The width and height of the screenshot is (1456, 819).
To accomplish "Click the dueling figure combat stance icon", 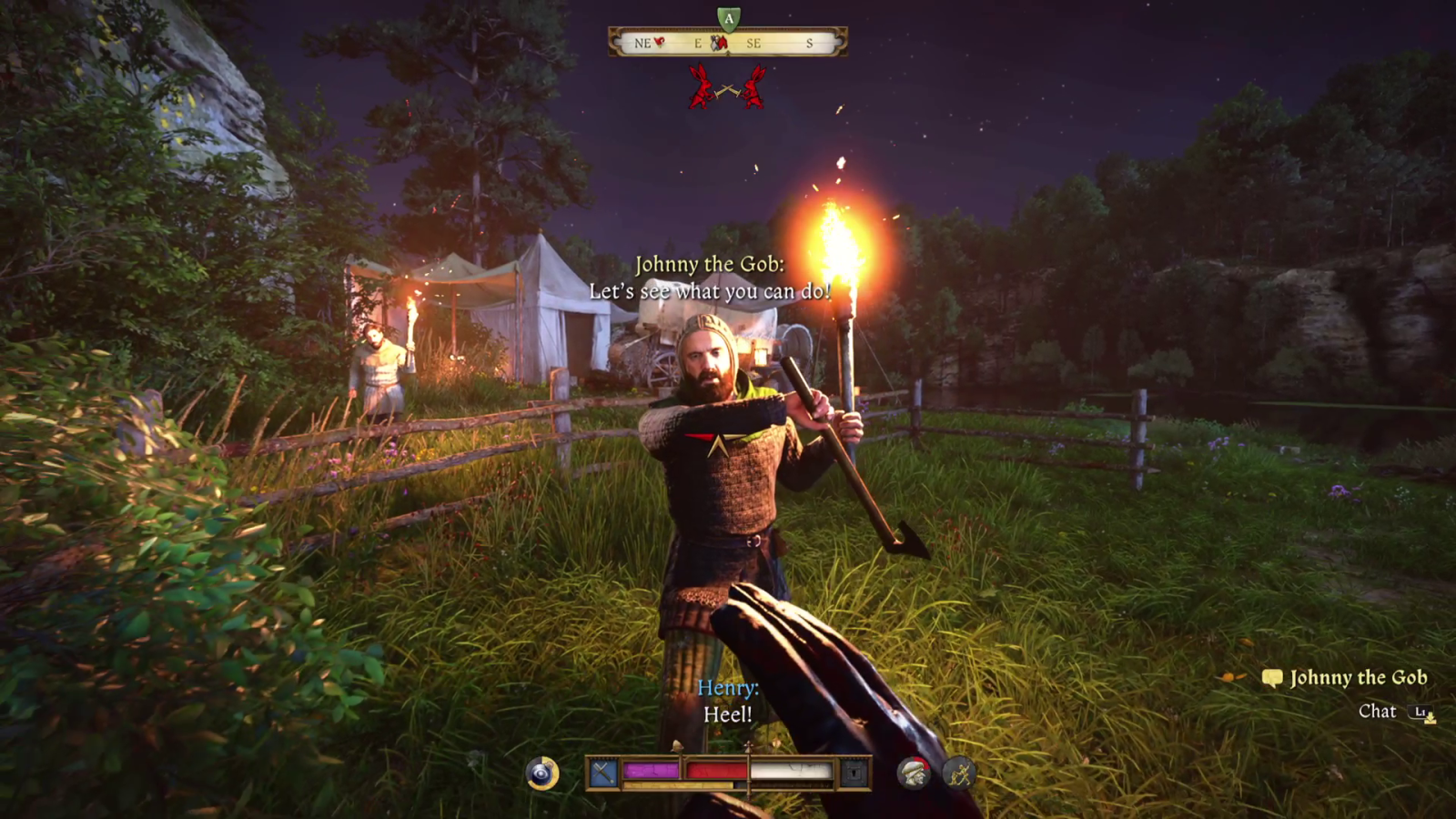I will click(957, 771).
